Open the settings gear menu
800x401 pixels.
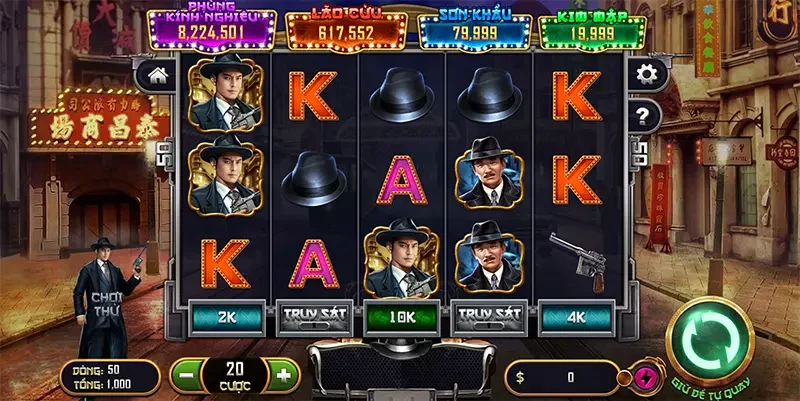[x=647, y=74]
